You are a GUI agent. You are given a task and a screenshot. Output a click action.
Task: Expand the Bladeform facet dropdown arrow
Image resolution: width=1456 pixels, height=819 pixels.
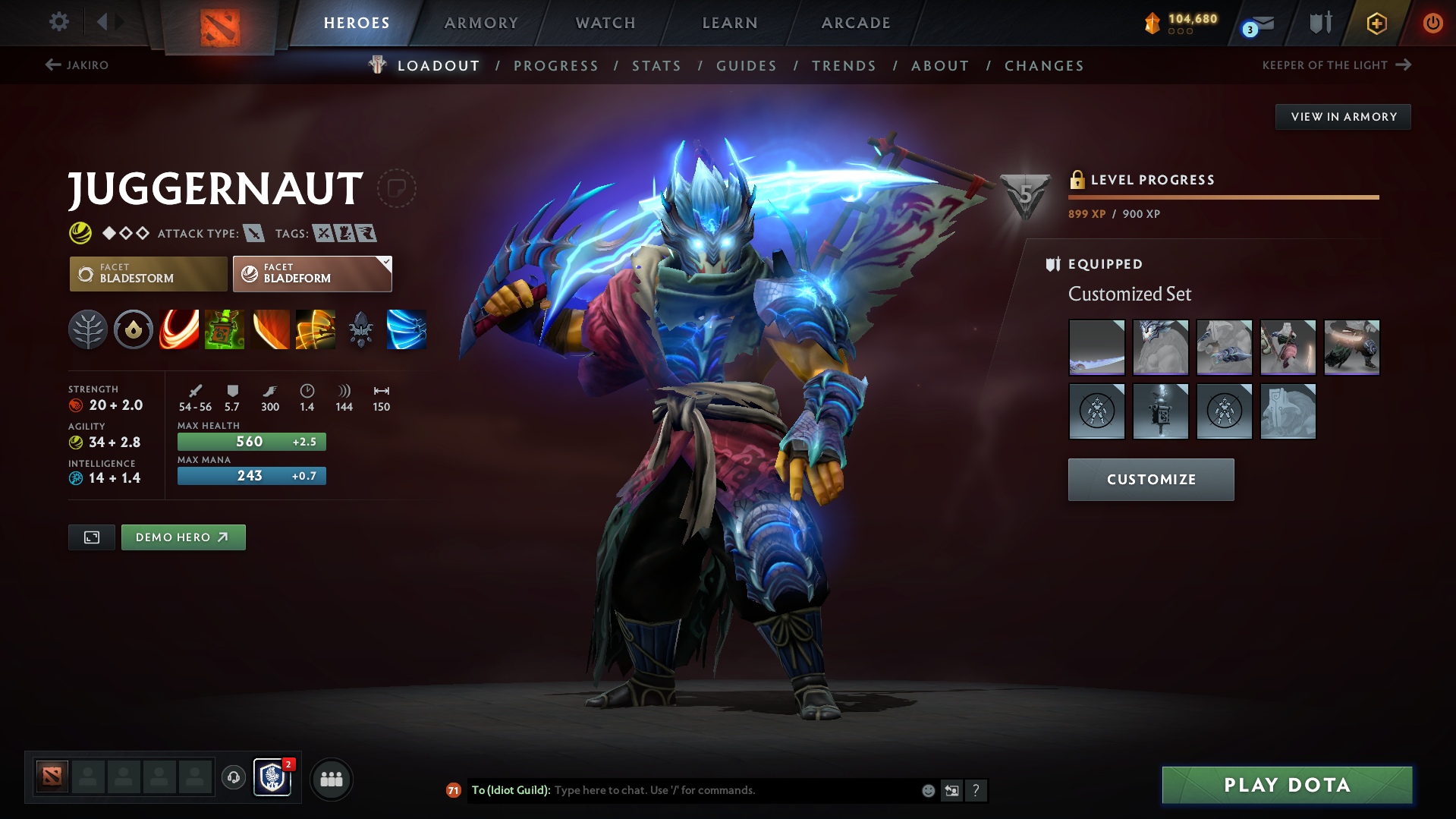pyautogui.click(x=385, y=261)
